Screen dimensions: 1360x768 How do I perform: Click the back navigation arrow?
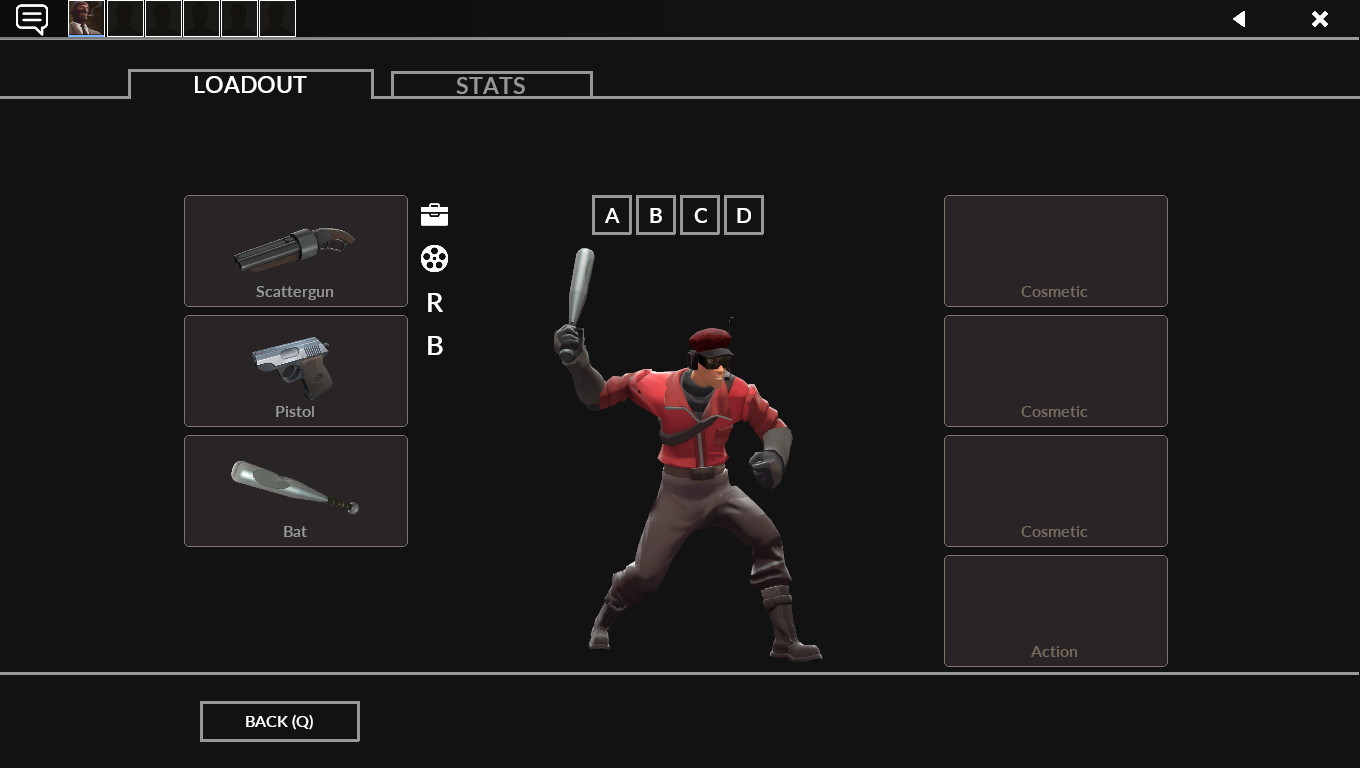point(1239,18)
